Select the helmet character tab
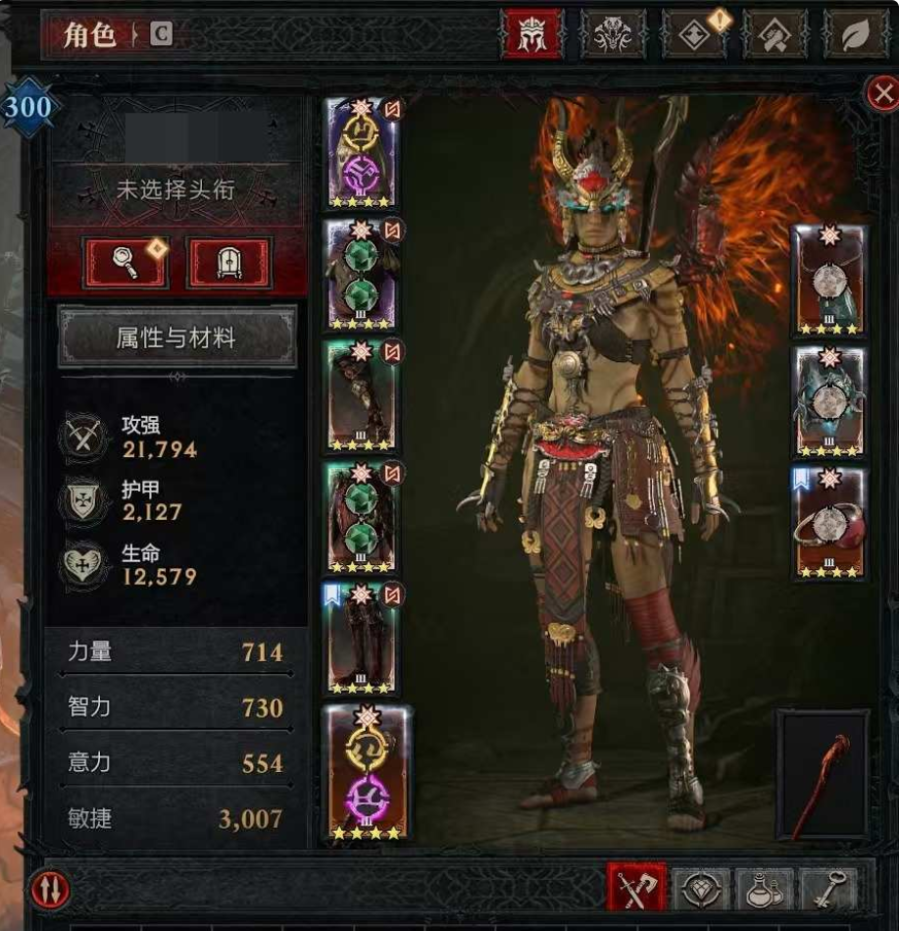This screenshot has height=931, width=900. point(532,36)
